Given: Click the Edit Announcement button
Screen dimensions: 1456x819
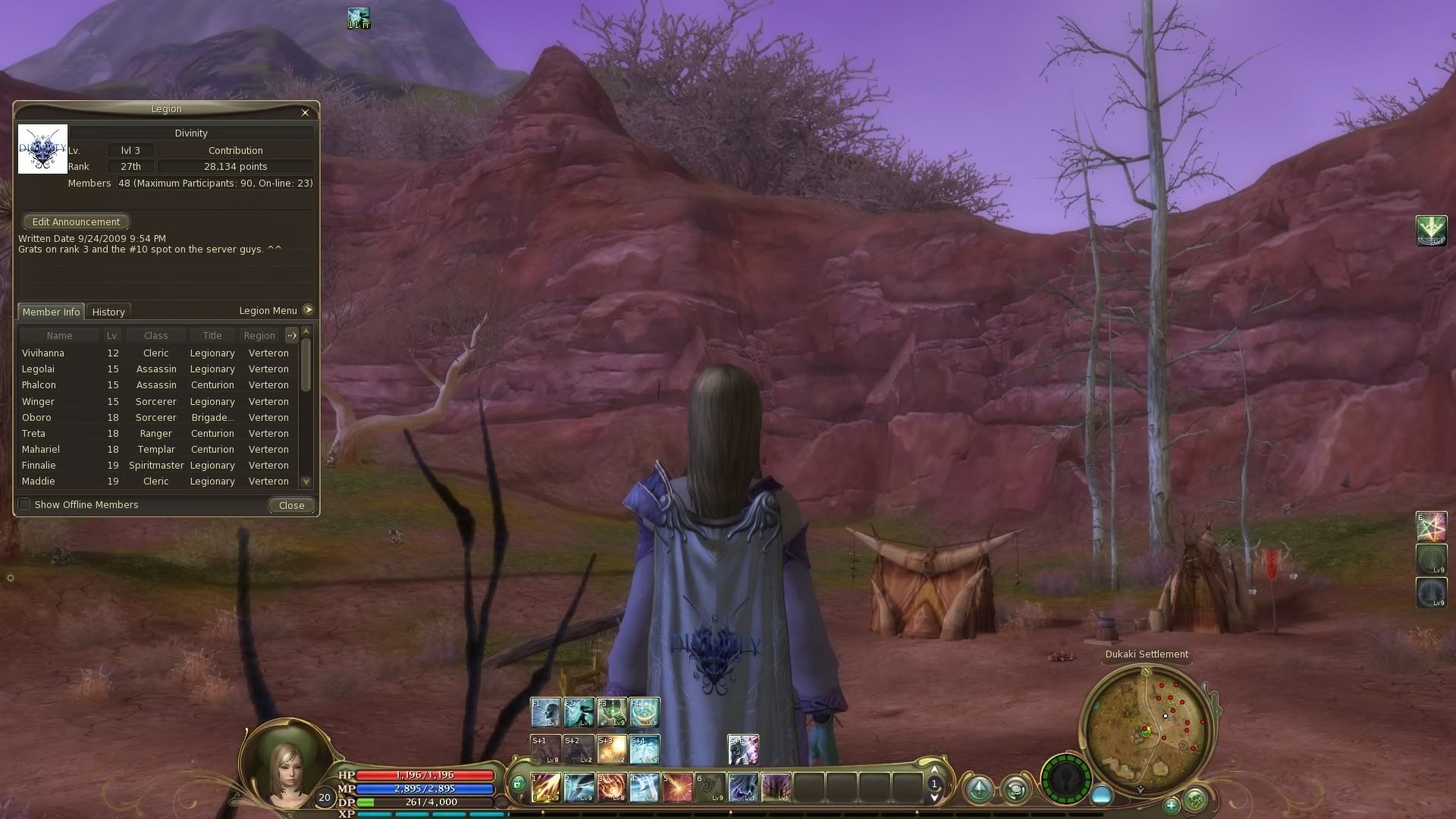Looking at the screenshot, I should 76,221.
